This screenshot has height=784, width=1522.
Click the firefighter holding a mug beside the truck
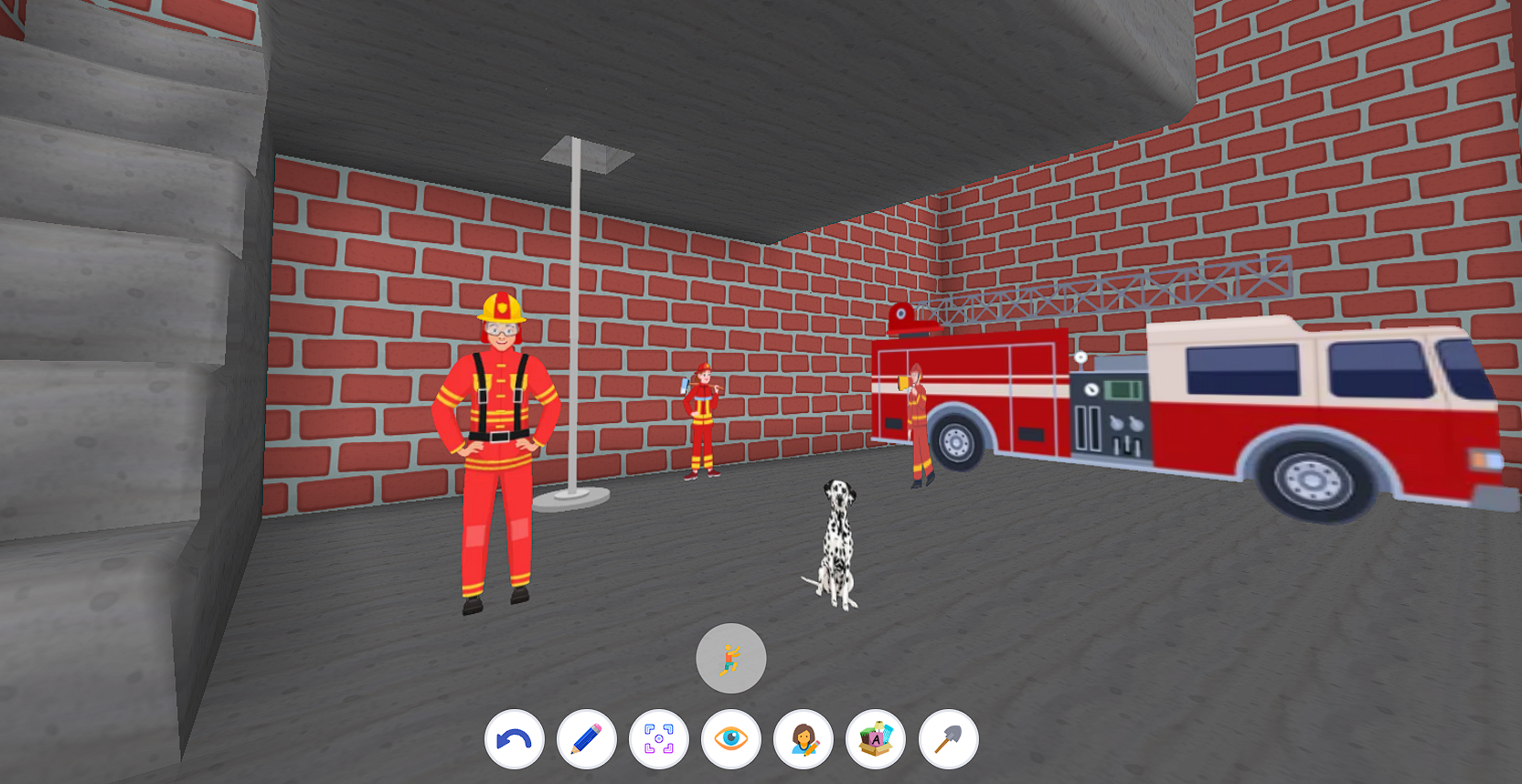point(917,420)
